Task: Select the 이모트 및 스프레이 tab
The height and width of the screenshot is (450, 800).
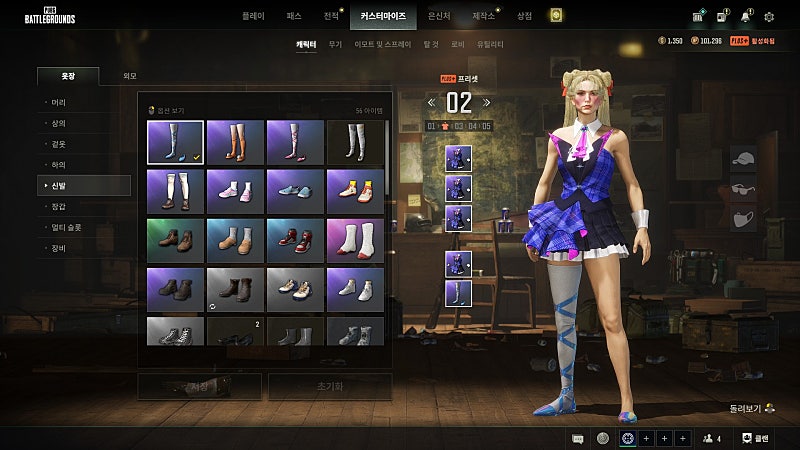Action: click(x=382, y=45)
